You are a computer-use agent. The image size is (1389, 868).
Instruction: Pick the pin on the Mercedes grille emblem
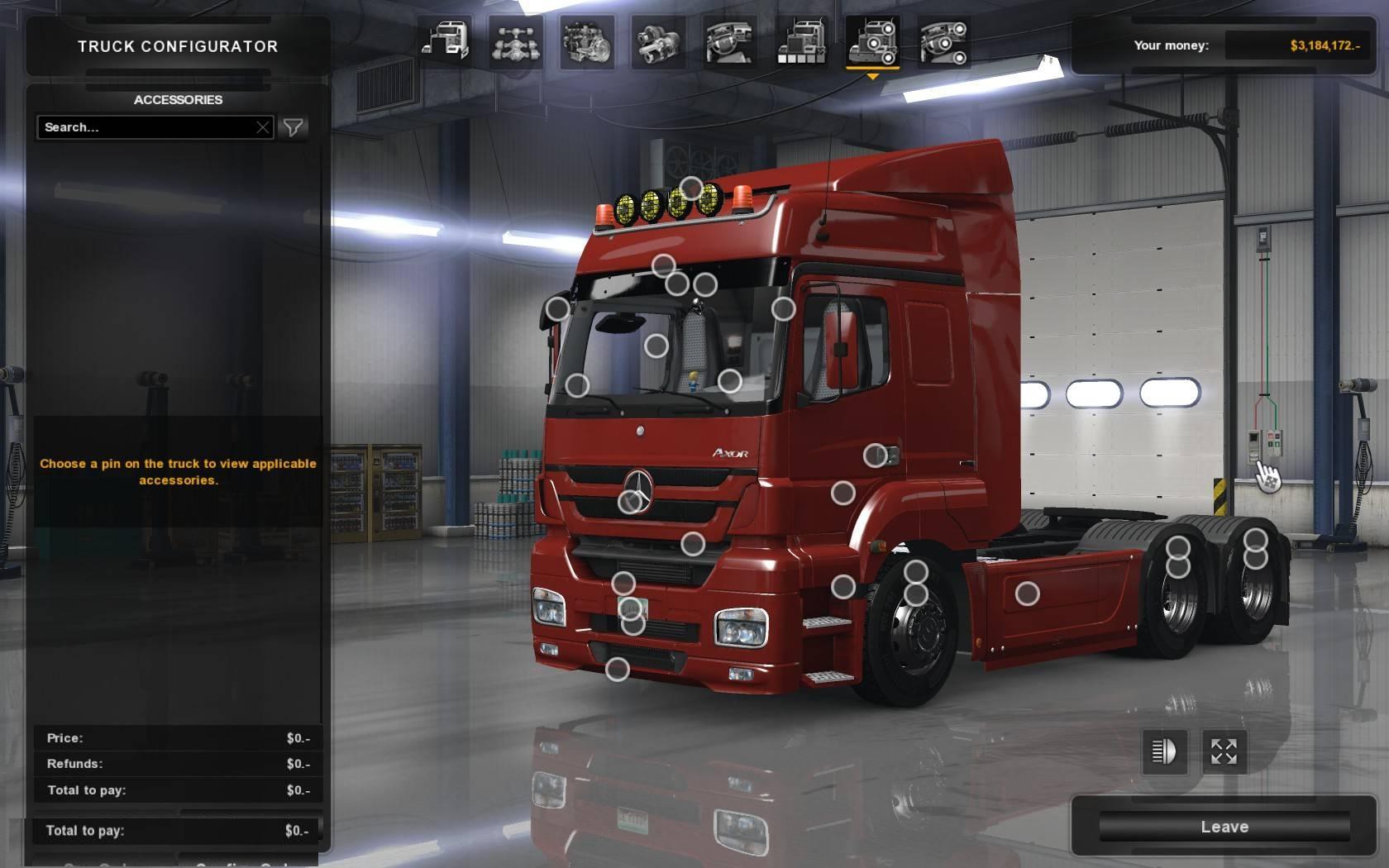(x=631, y=501)
